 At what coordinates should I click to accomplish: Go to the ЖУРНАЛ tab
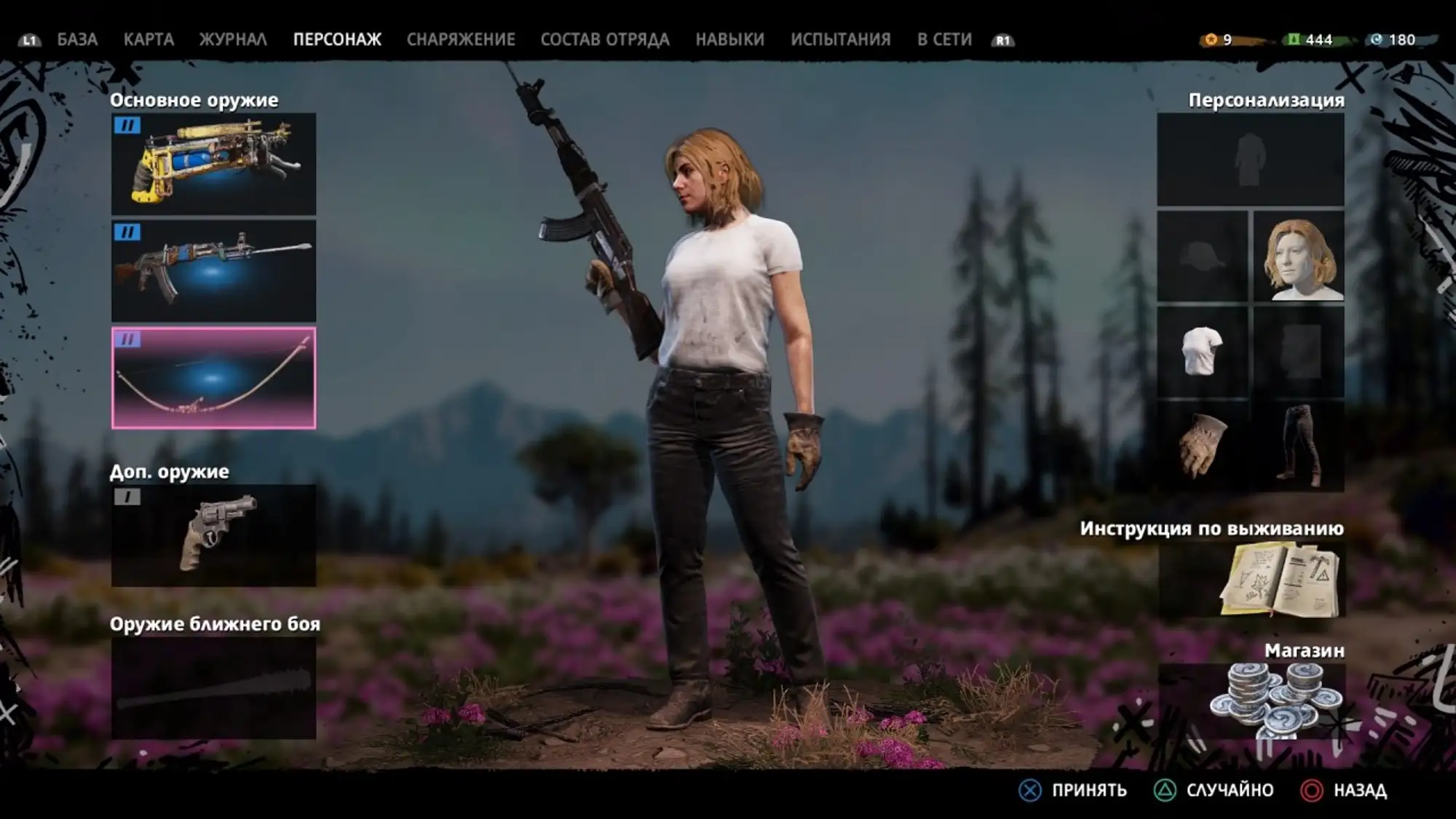coord(233,39)
